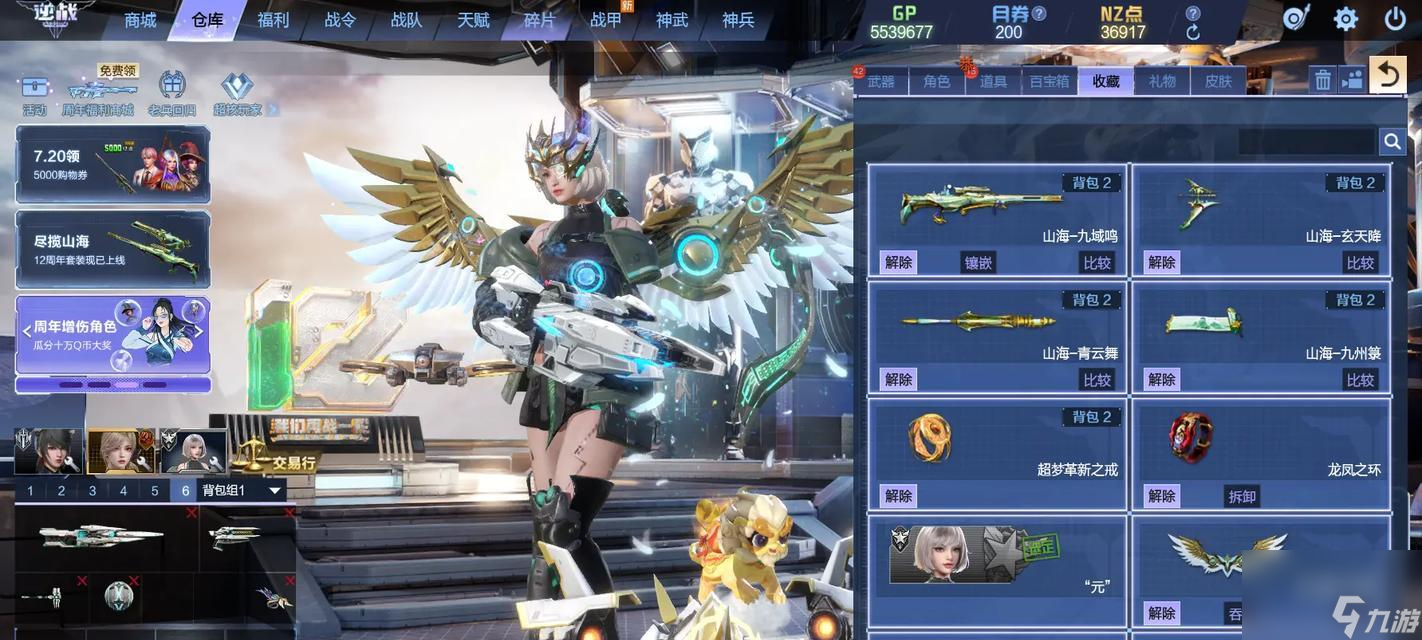
Task: Click the trash can delete icon
Action: click(1323, 80)
